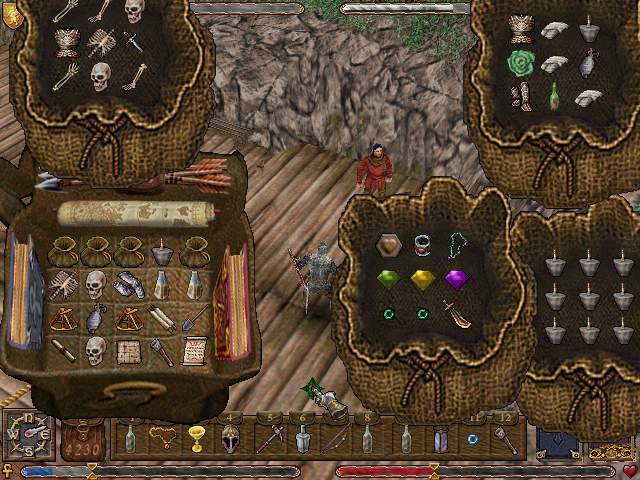Image resolution: width=640 pixels, height=480 pixels.
Task: Pick the curved dagger in the gem bag
Action: pos(458,314)
